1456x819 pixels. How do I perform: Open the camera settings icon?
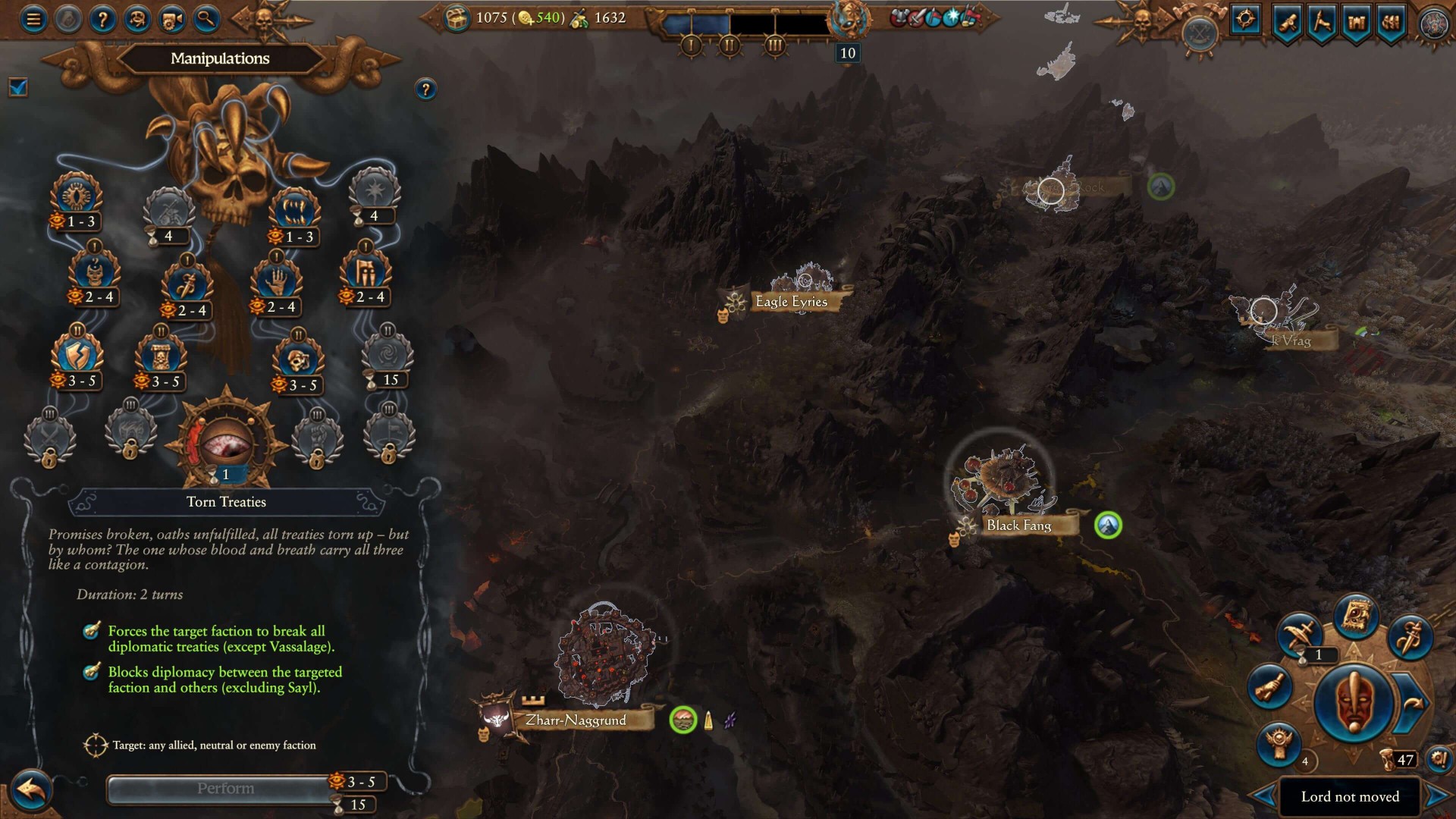171,19
